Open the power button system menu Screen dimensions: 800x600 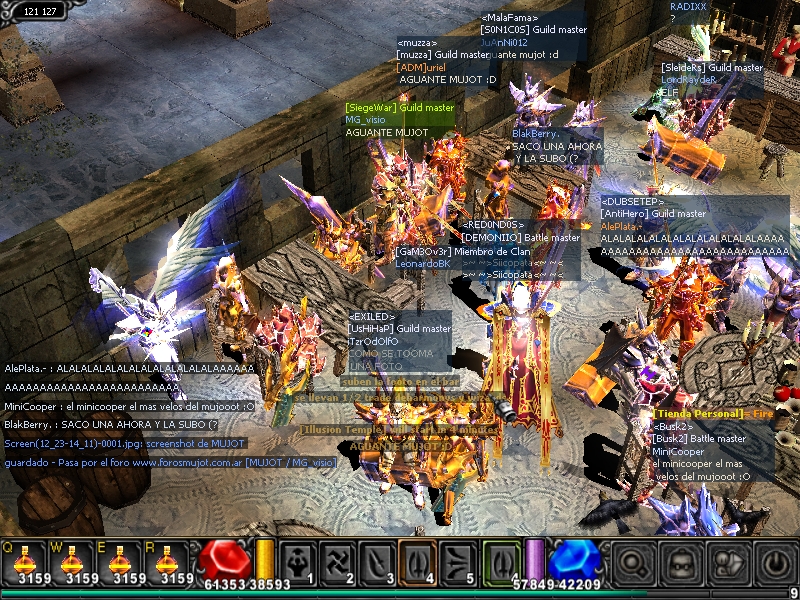pyautogui.click(x=776, y=562)
